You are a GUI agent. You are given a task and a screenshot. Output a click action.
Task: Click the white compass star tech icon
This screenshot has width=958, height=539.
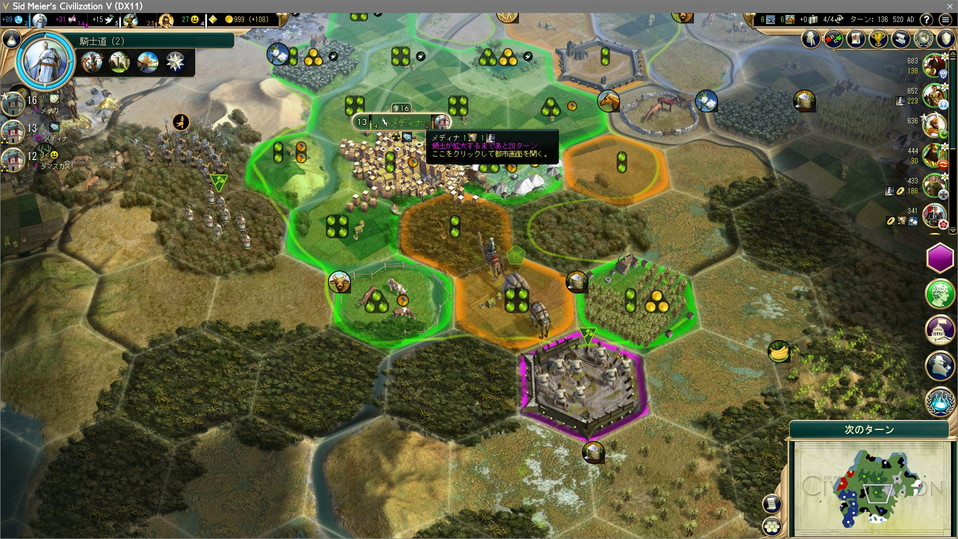pyautogui.click(x=176, y=62)
